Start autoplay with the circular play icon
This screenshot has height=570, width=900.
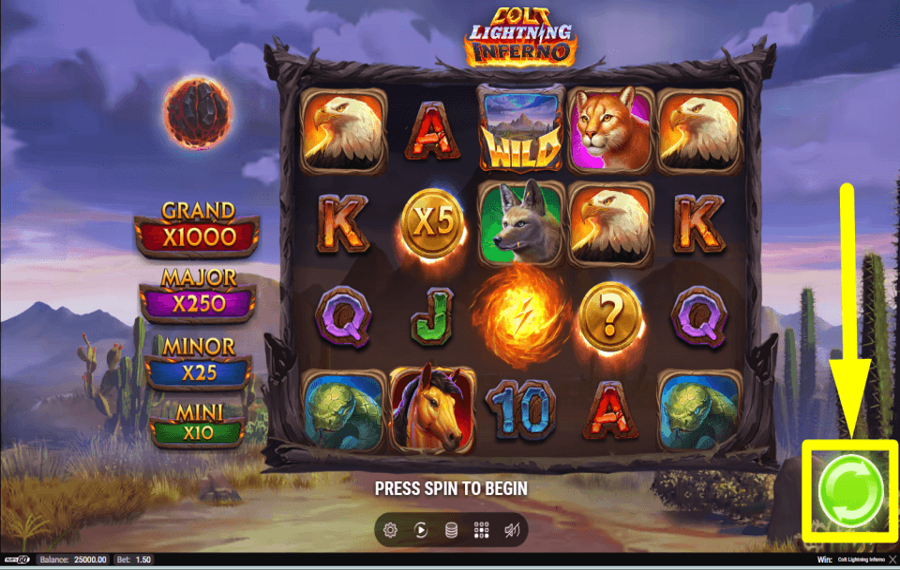(421, 530)
